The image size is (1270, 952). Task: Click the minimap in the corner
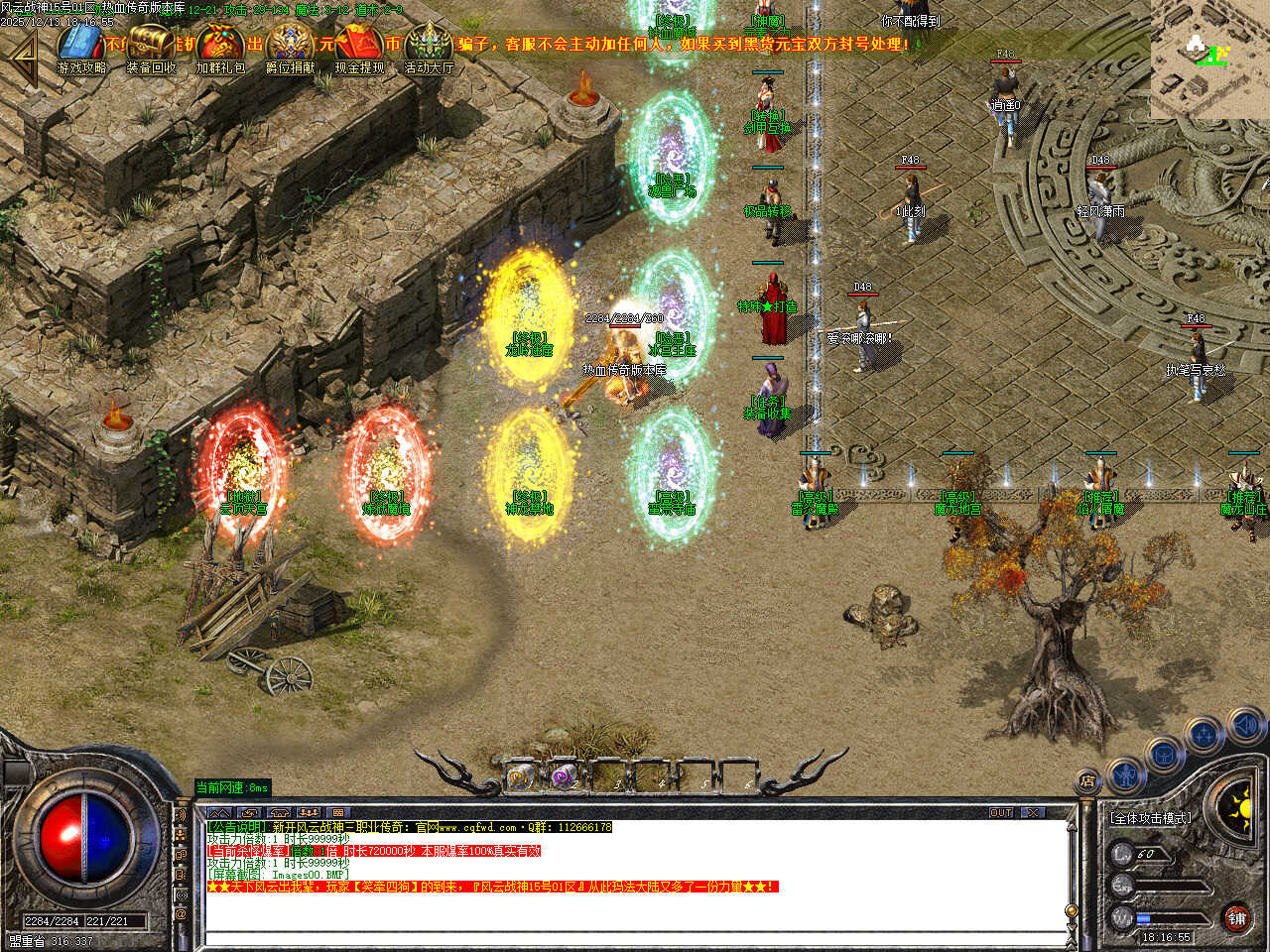point(1209,59)
